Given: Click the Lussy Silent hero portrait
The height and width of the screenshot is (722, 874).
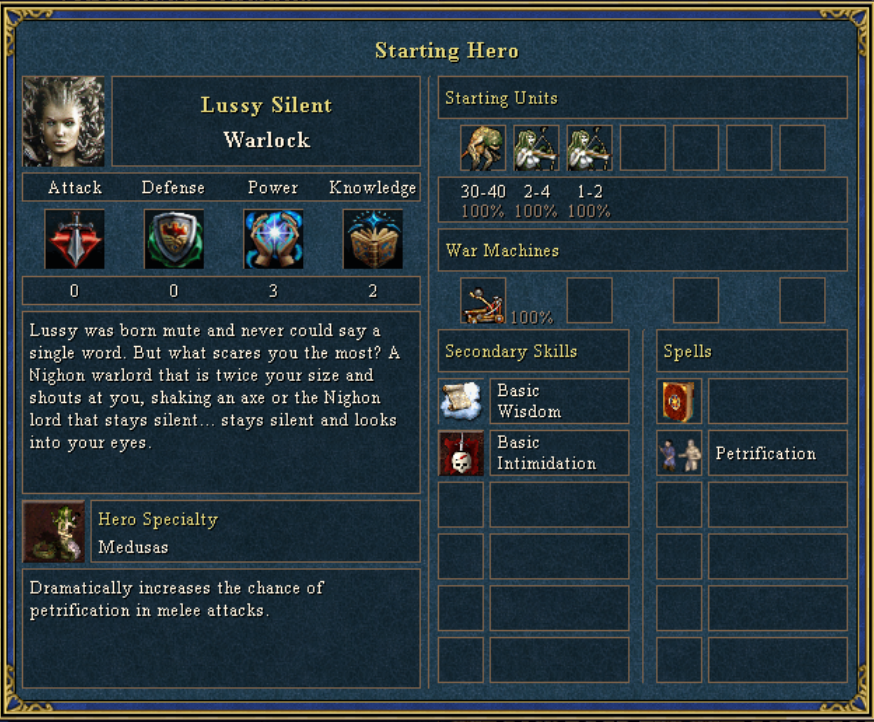Looking at the screenshot, I should click(64, 121).
